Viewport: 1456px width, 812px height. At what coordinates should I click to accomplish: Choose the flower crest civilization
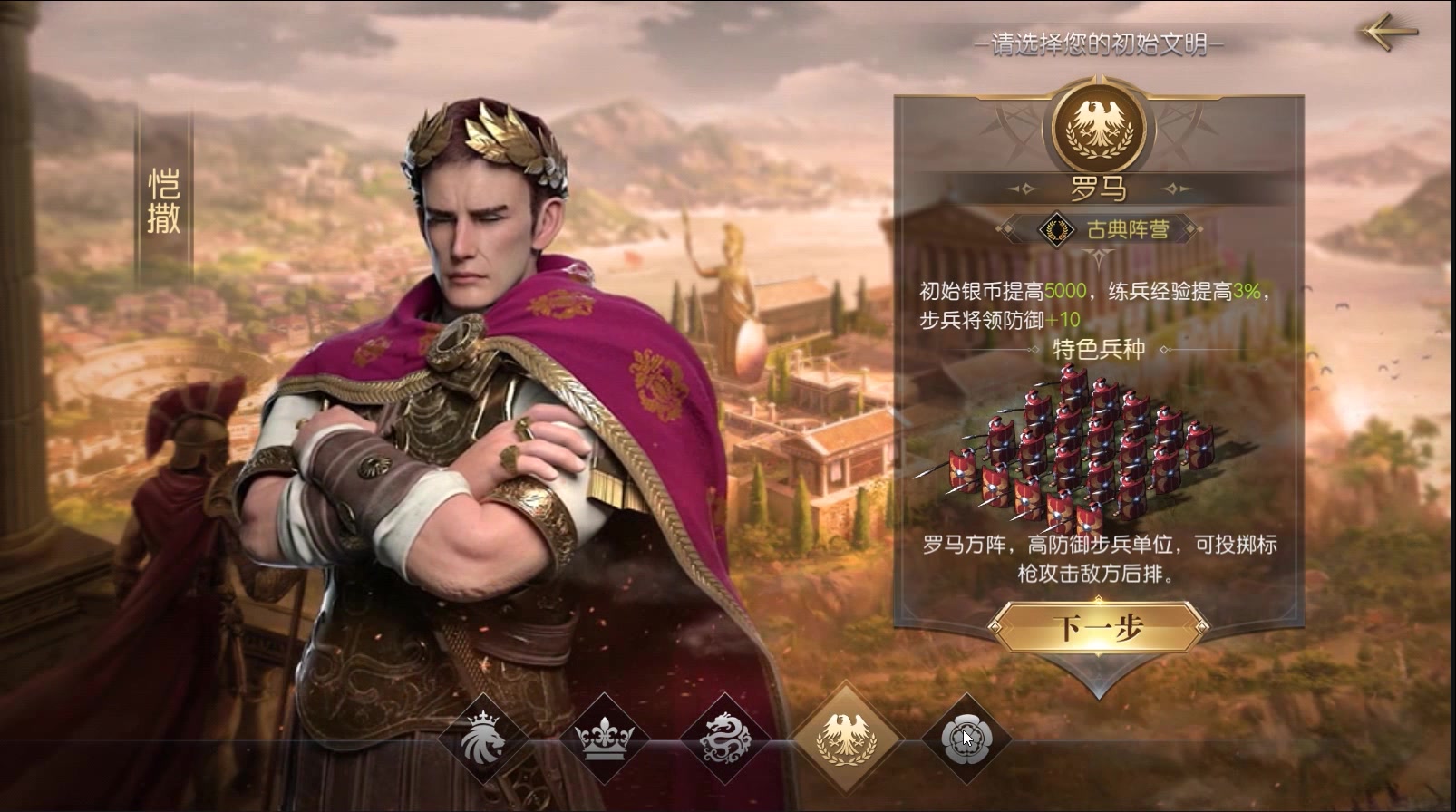pyautogui.click(x=965, y=738)
